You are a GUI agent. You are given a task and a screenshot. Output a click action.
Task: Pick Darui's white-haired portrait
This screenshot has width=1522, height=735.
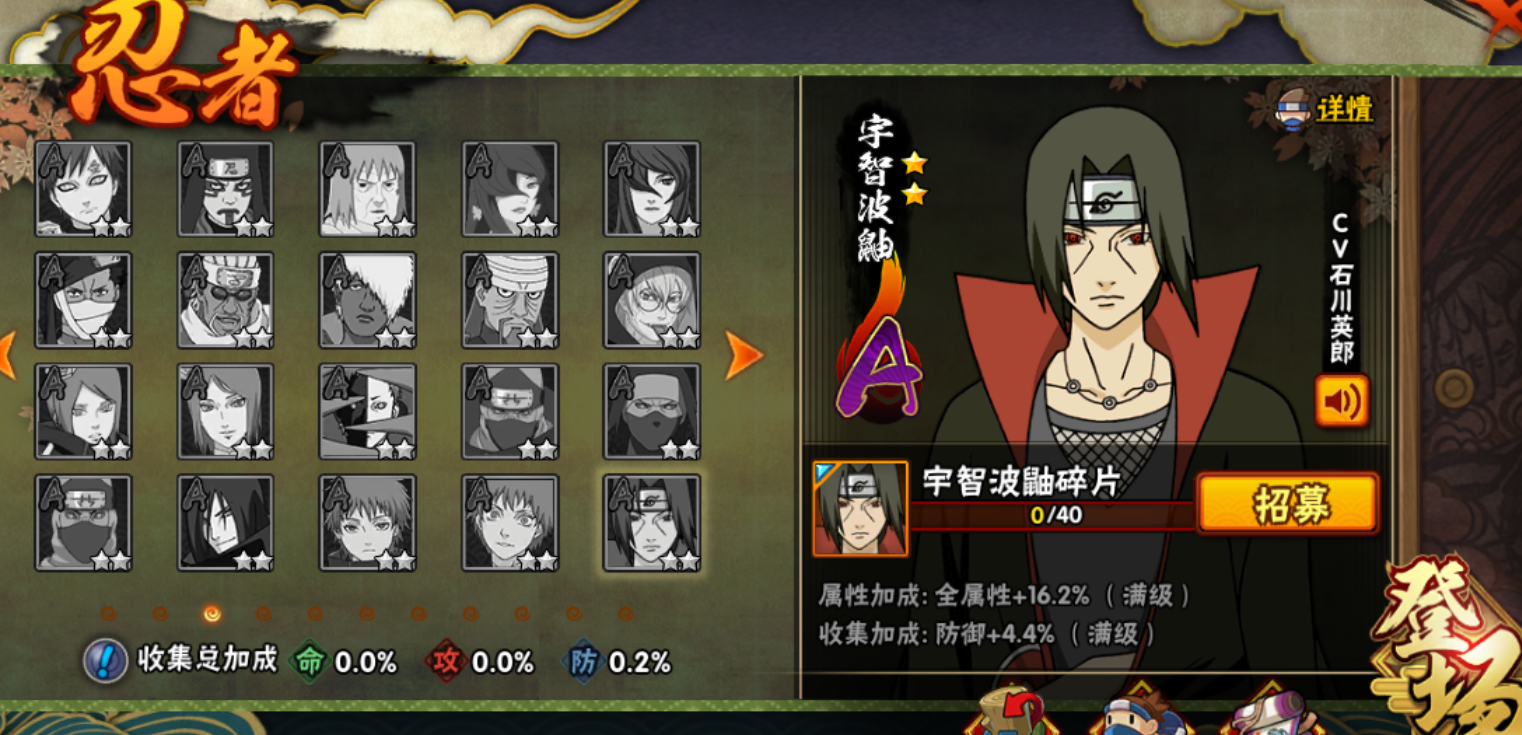point(368,300)
